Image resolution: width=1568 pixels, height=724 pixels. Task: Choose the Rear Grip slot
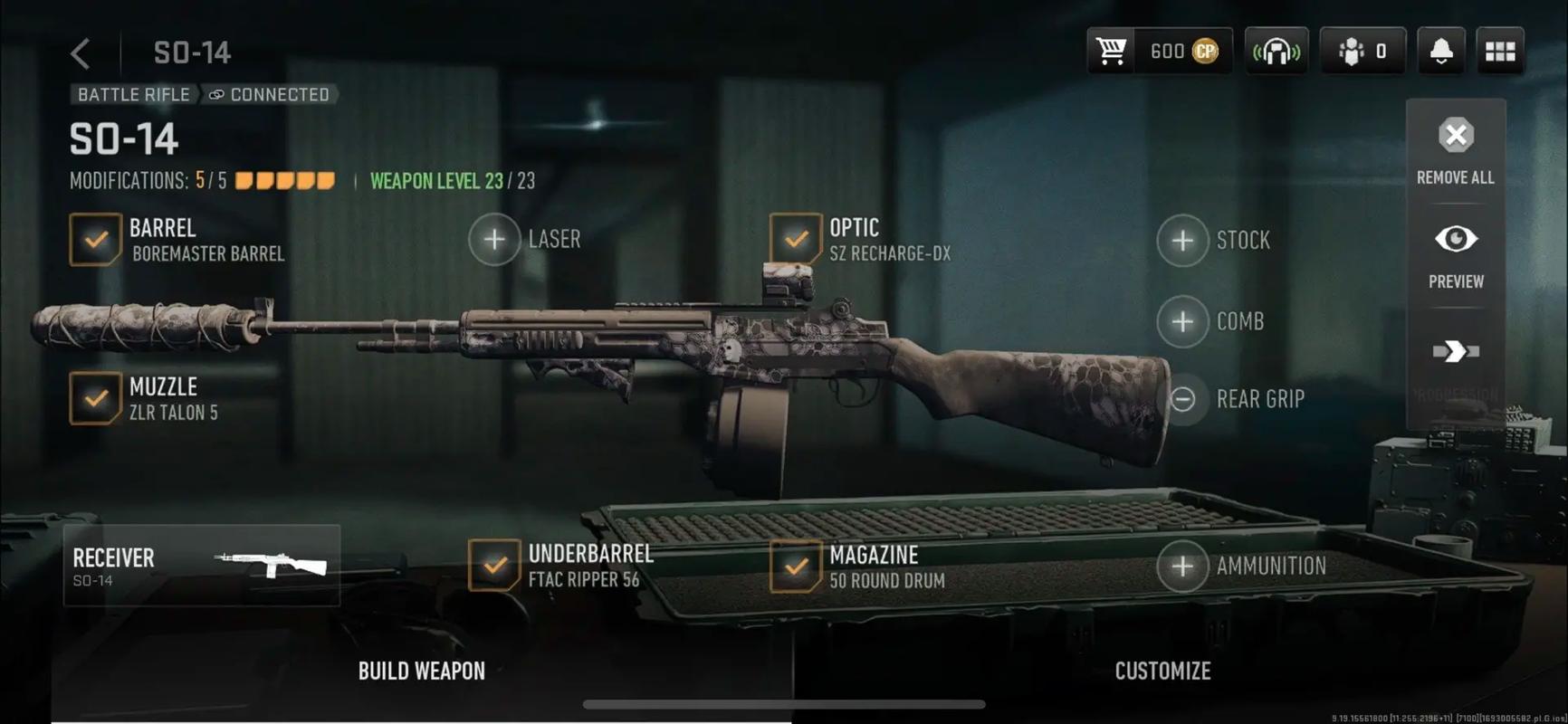pos(1182,399)
